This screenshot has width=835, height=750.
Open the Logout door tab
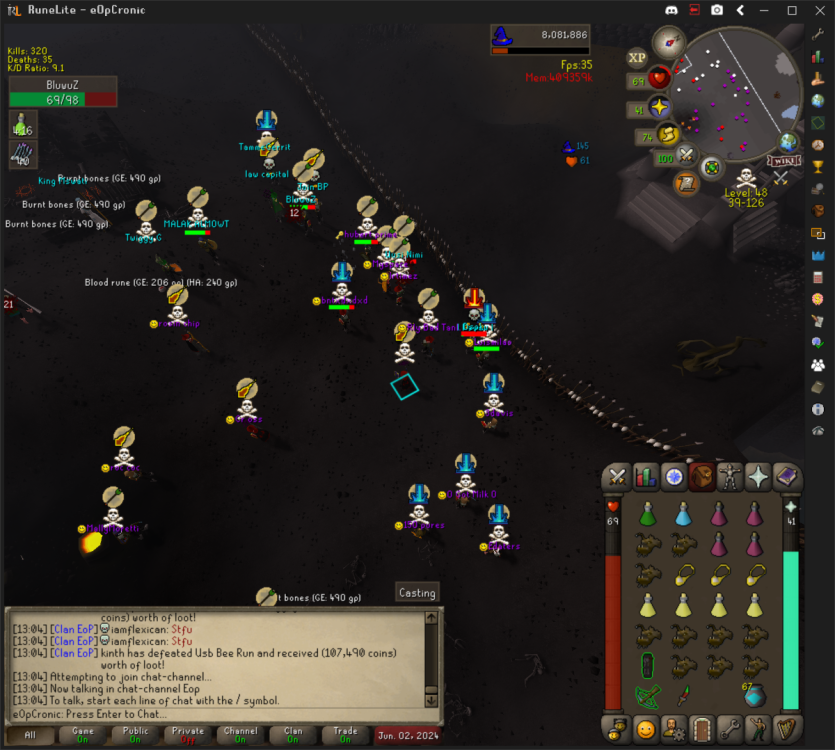(x=702, y=728)
